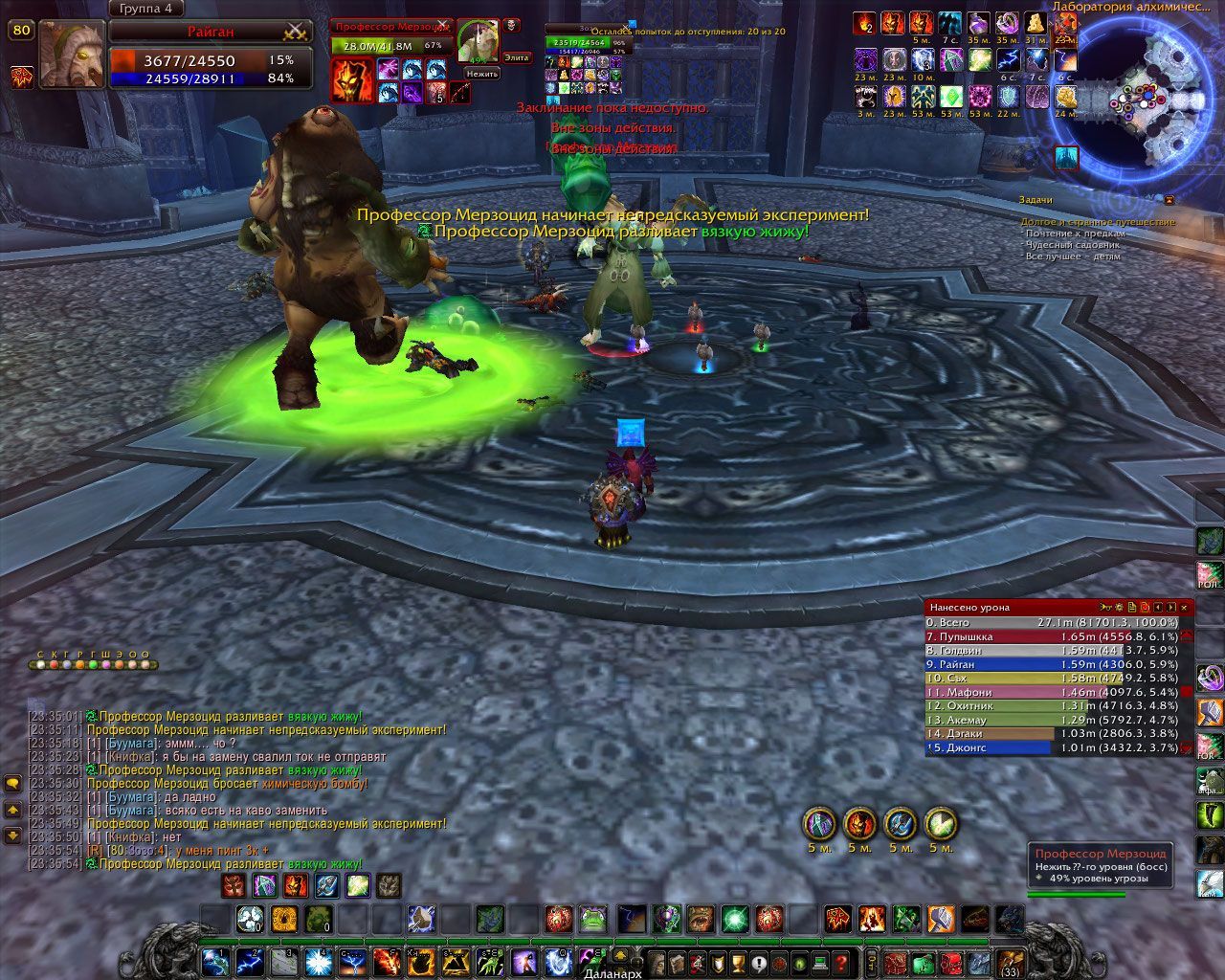Open the yellow exclamation quest log button
The height and width of the screenshot is (980, 1225).
click(759, 961)
